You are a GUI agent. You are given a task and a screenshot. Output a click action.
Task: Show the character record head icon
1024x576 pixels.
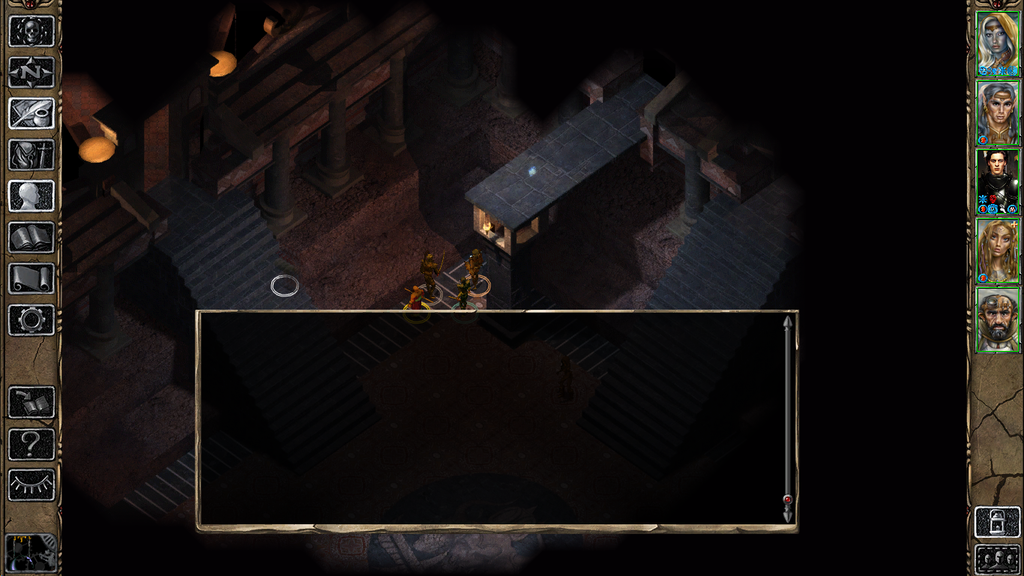(x=31, y=196)
